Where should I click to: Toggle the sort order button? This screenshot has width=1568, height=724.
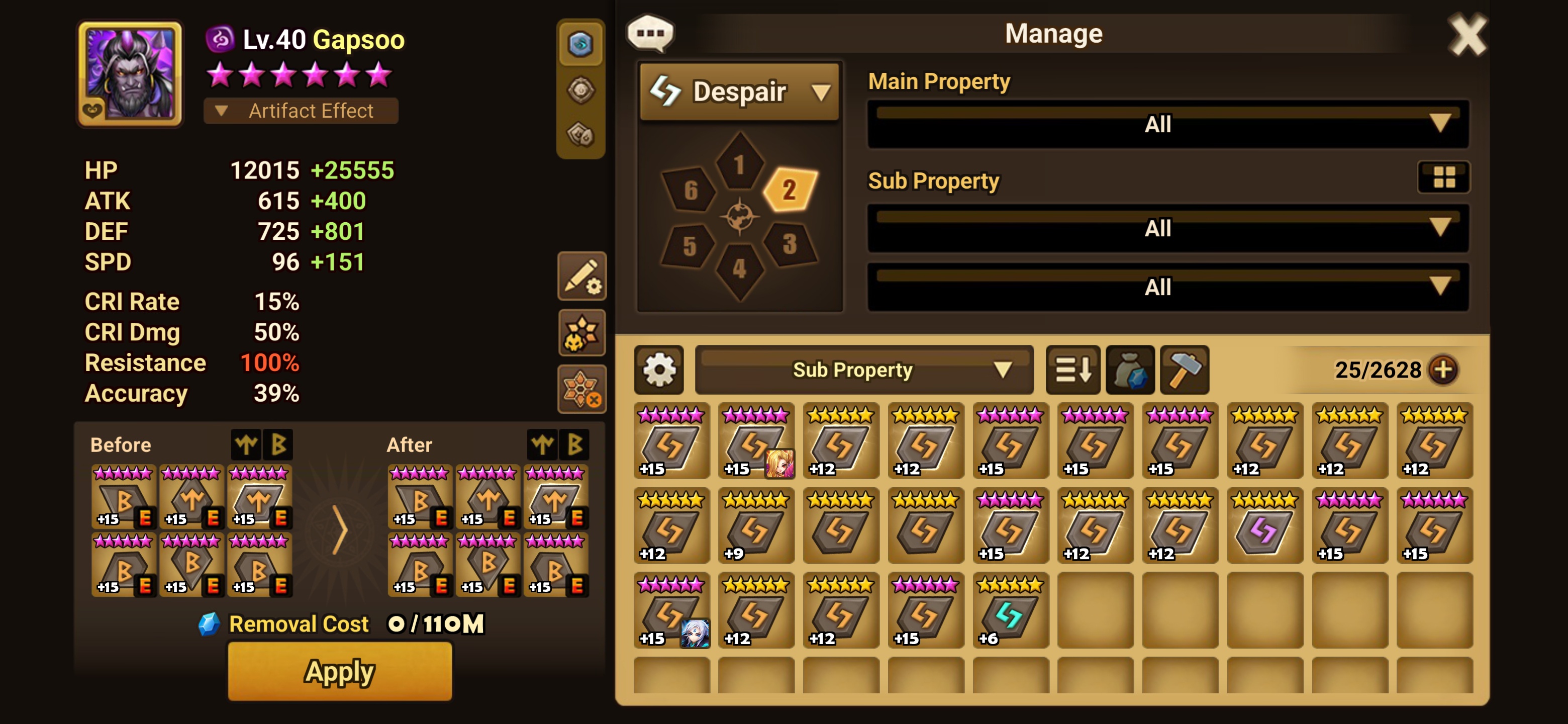coord(1072,370)
